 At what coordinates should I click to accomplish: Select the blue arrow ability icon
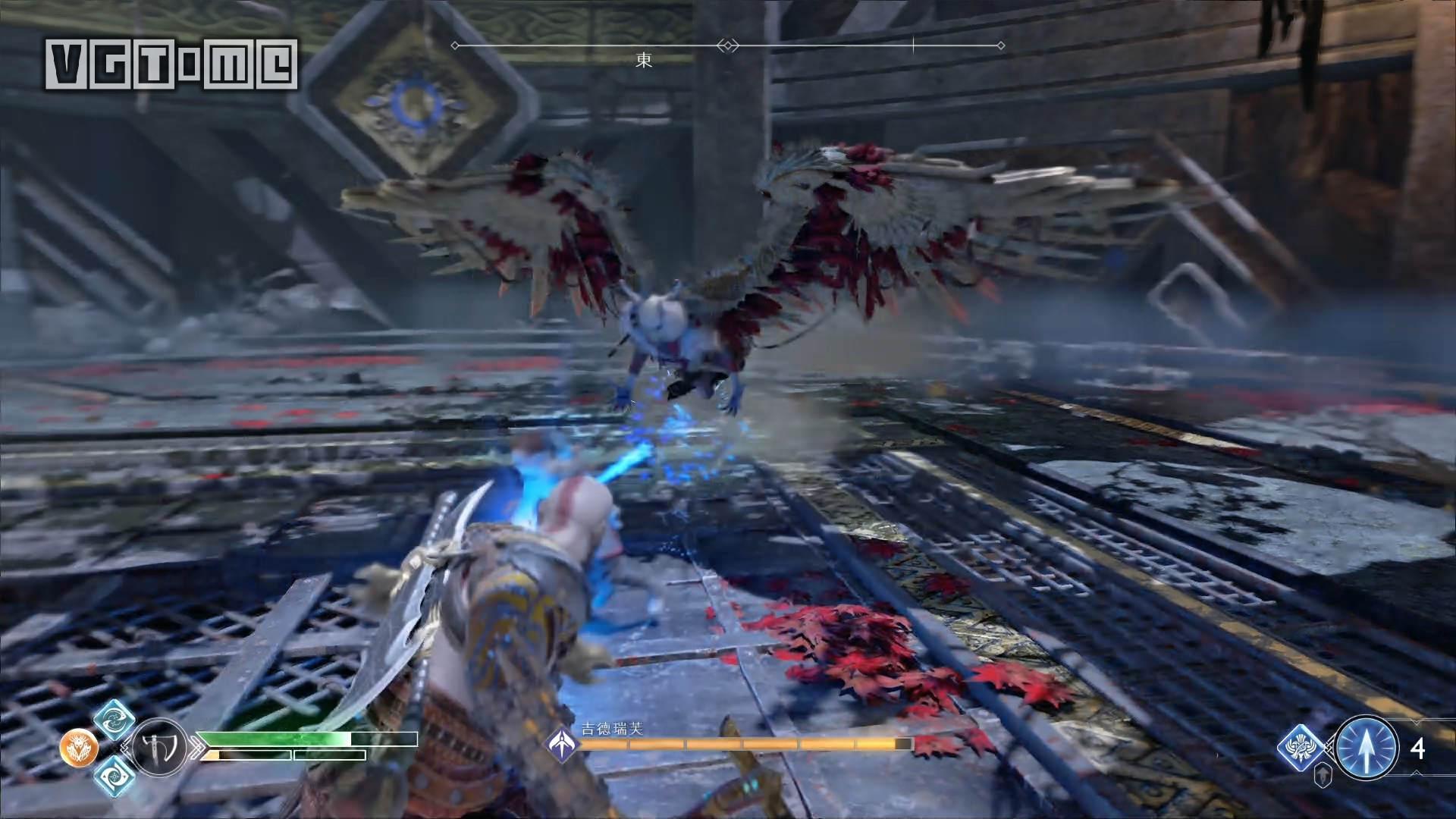point(1367,748)
